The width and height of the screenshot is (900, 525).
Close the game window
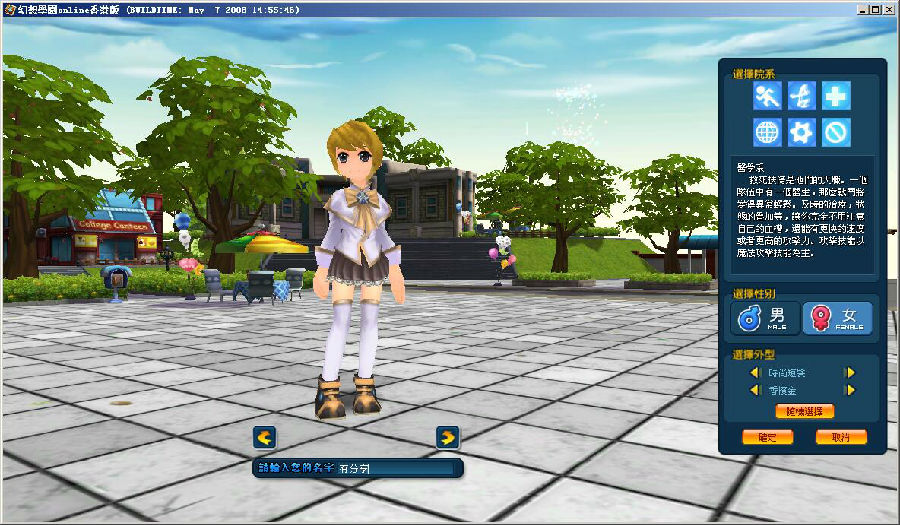point(888,9)
